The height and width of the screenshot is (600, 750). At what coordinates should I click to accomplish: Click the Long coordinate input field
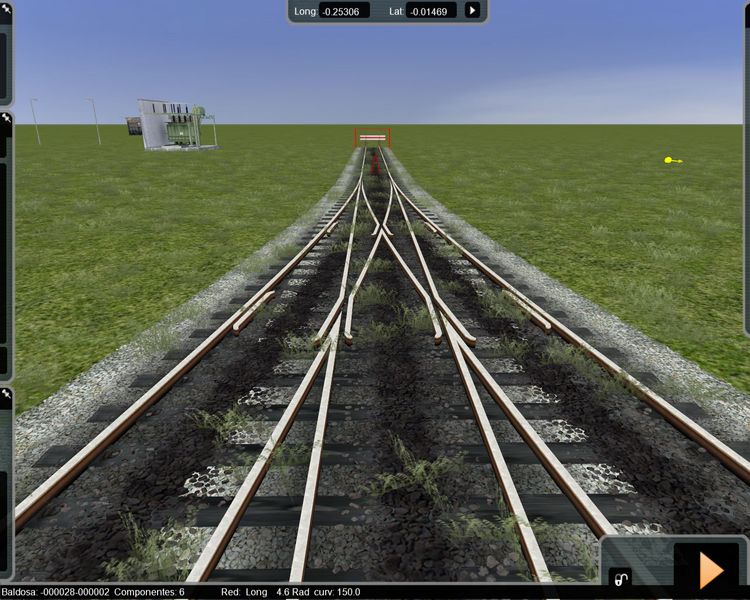click(x=344, y=11)
